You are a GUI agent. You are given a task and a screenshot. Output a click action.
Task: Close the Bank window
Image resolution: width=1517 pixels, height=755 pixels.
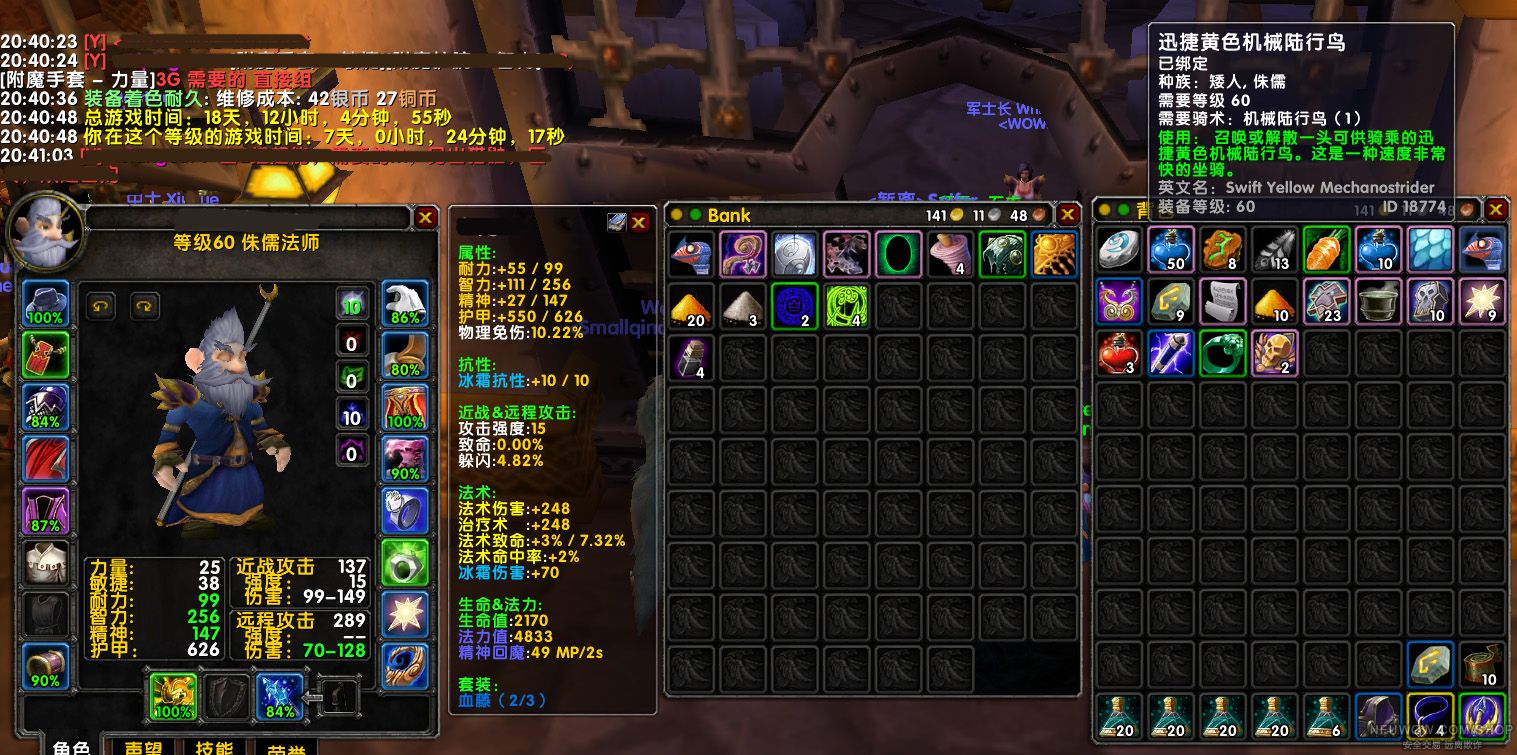(x=1068, y=215)
